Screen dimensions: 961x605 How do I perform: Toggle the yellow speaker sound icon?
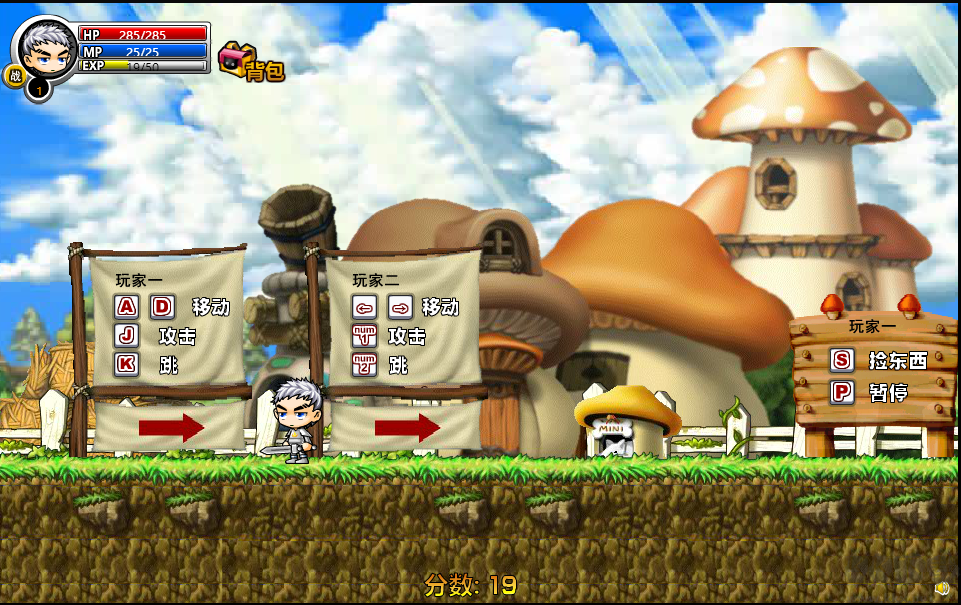(x=941, y=587)
